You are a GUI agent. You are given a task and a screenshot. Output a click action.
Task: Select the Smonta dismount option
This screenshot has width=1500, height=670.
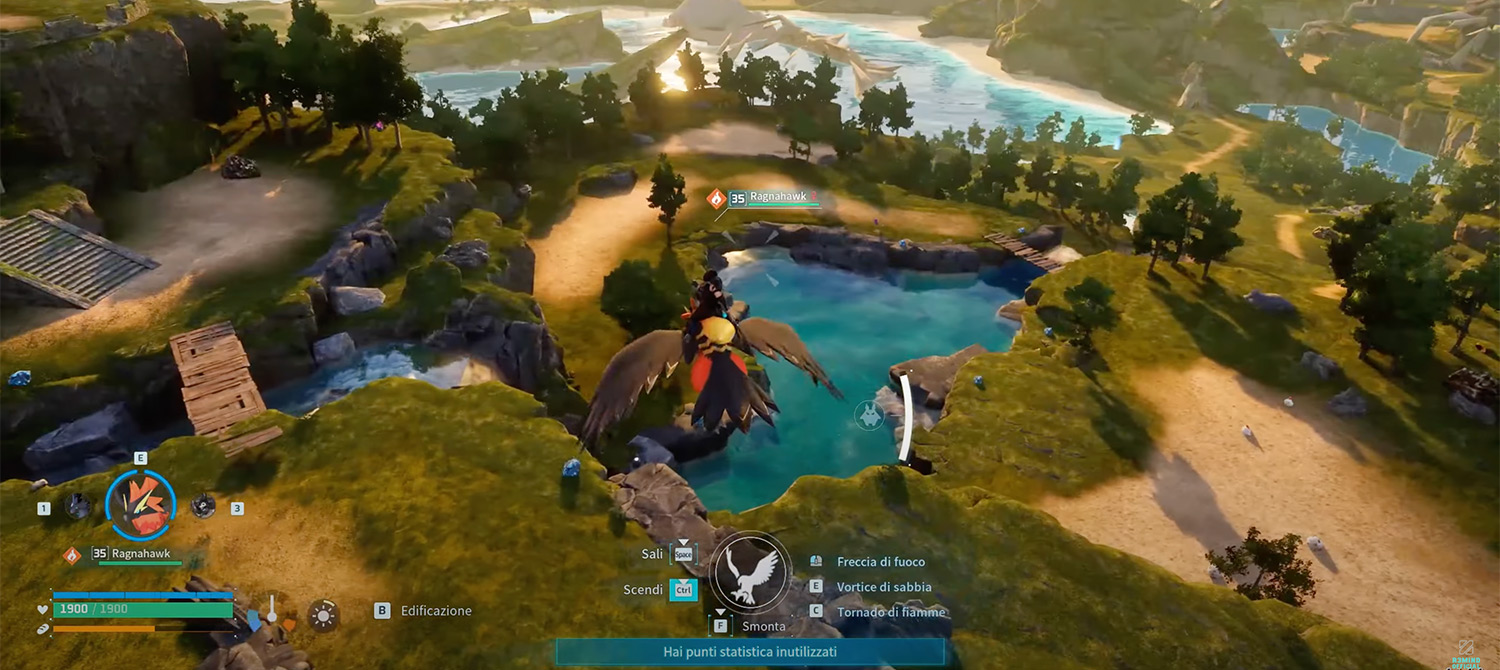762,627
